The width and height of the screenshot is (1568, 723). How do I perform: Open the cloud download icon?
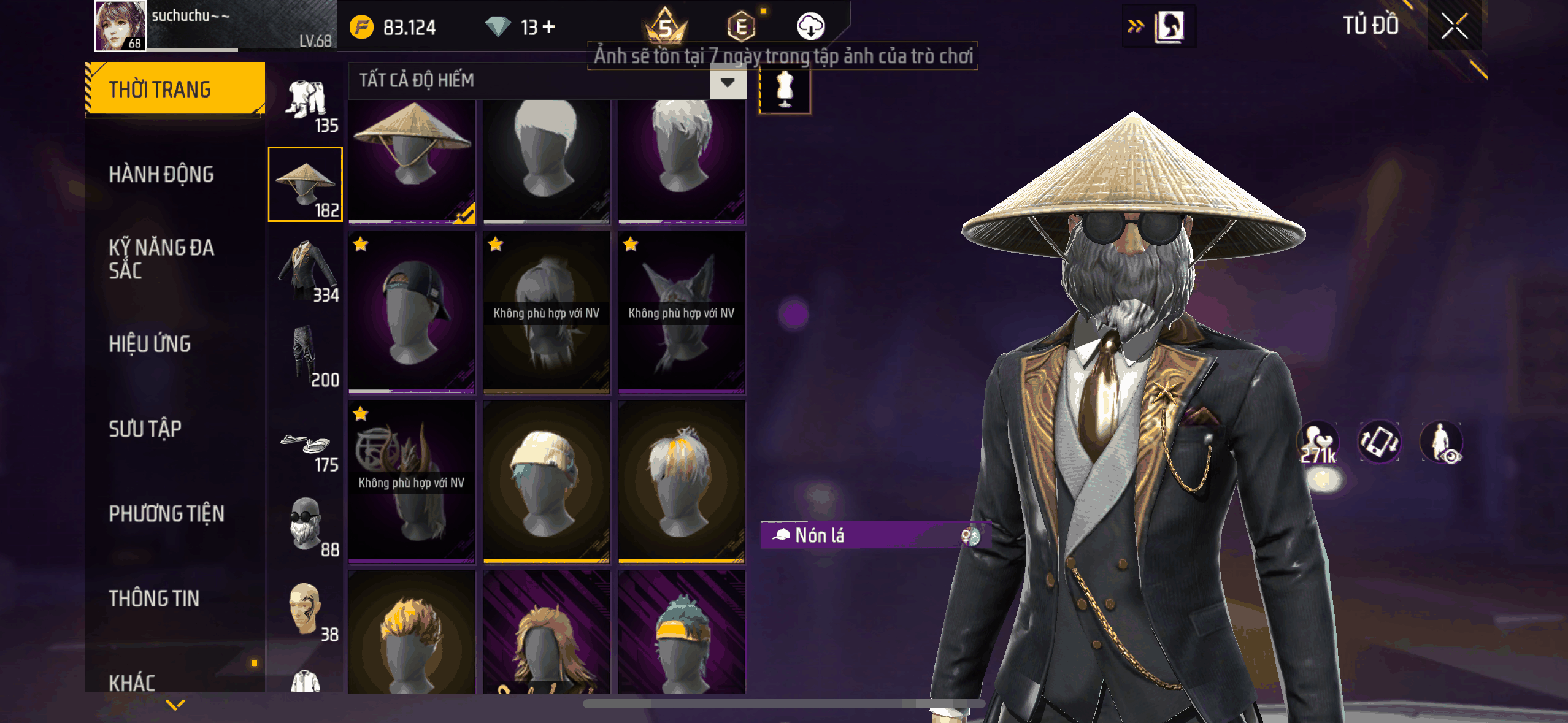810,26
